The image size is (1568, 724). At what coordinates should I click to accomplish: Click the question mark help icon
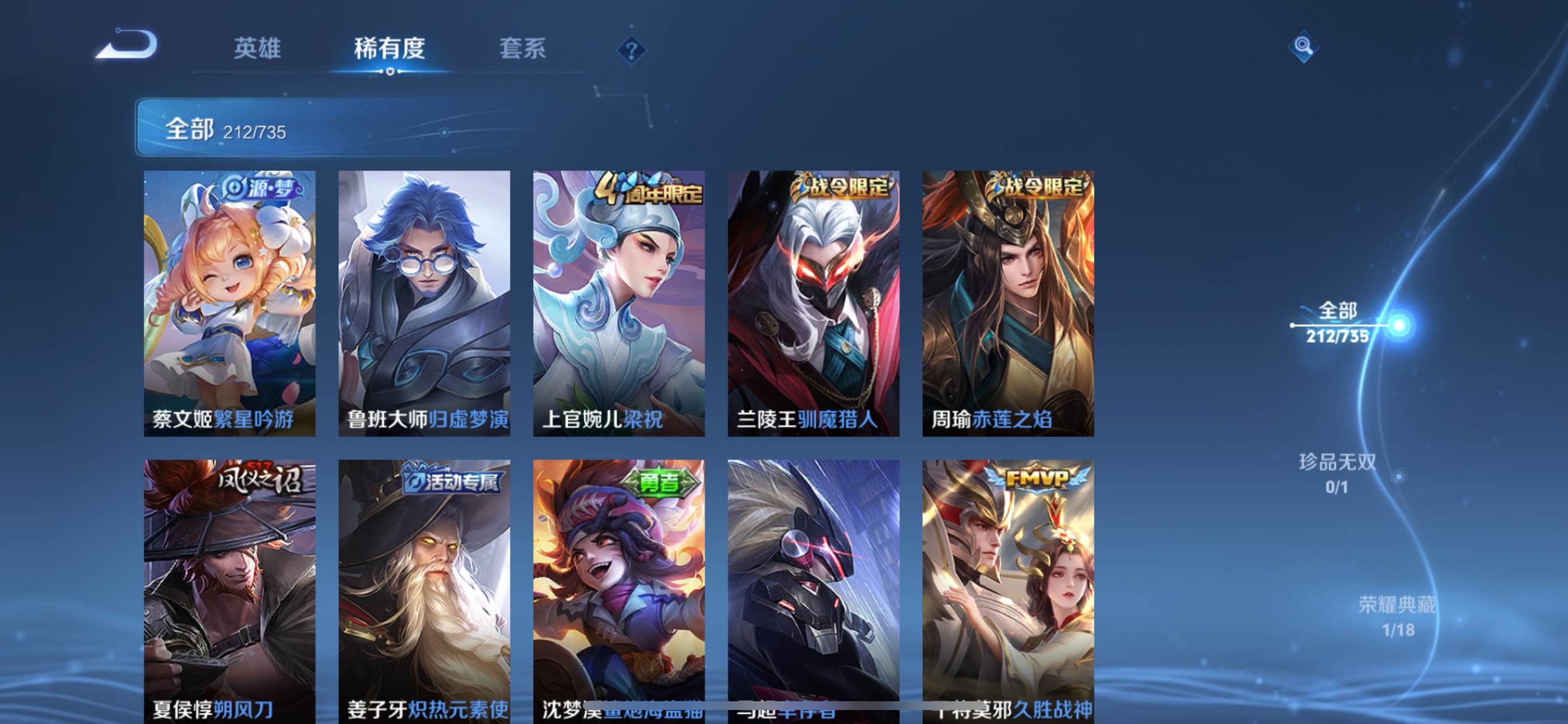click(x=632, y=50)
